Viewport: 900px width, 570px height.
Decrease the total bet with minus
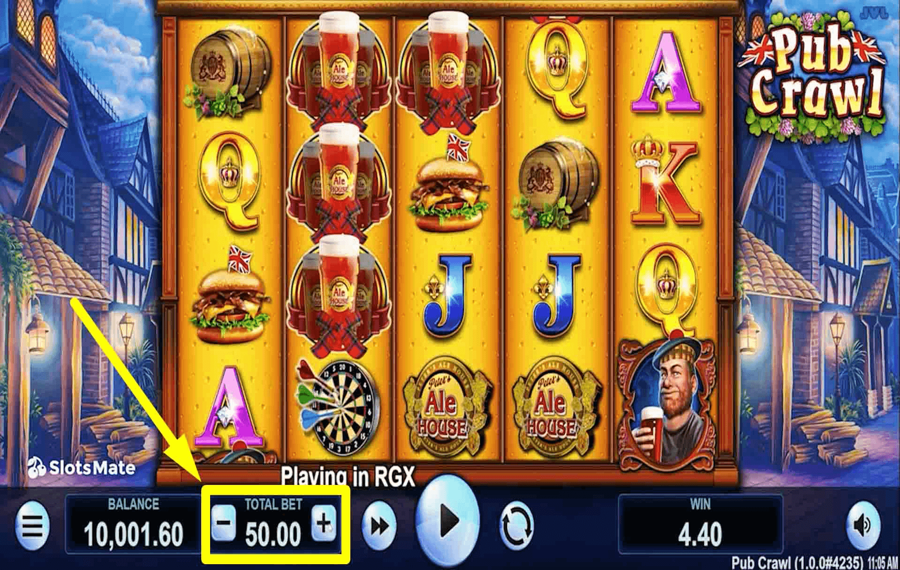224,523
